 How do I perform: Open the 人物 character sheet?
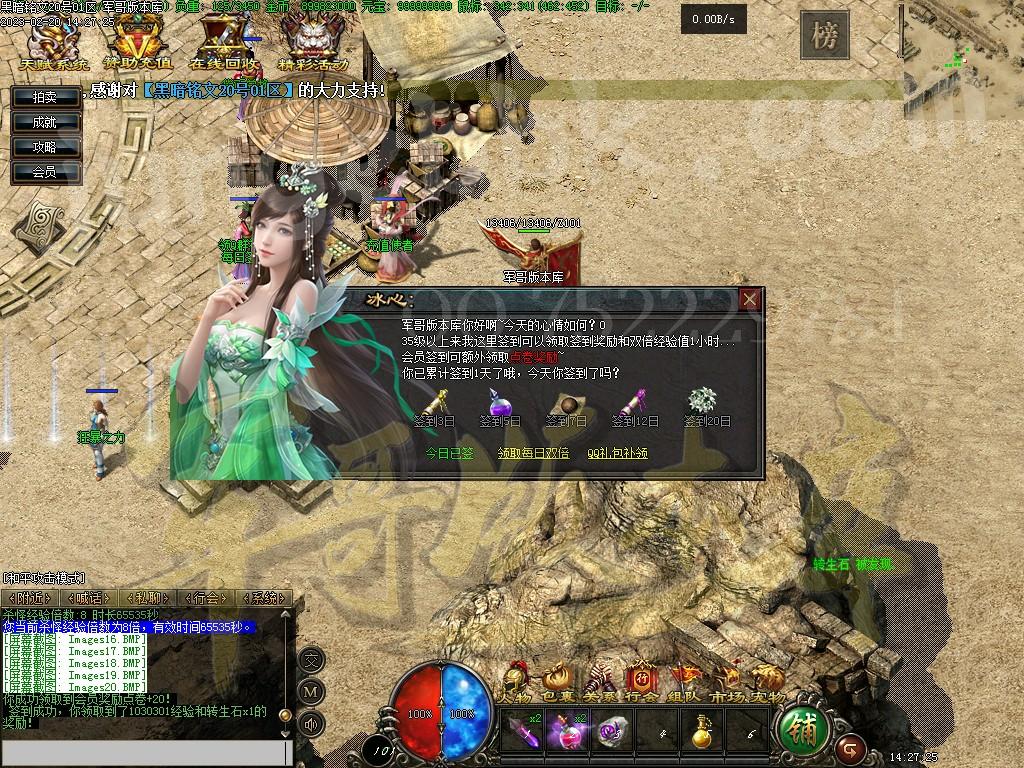(516, 681)
